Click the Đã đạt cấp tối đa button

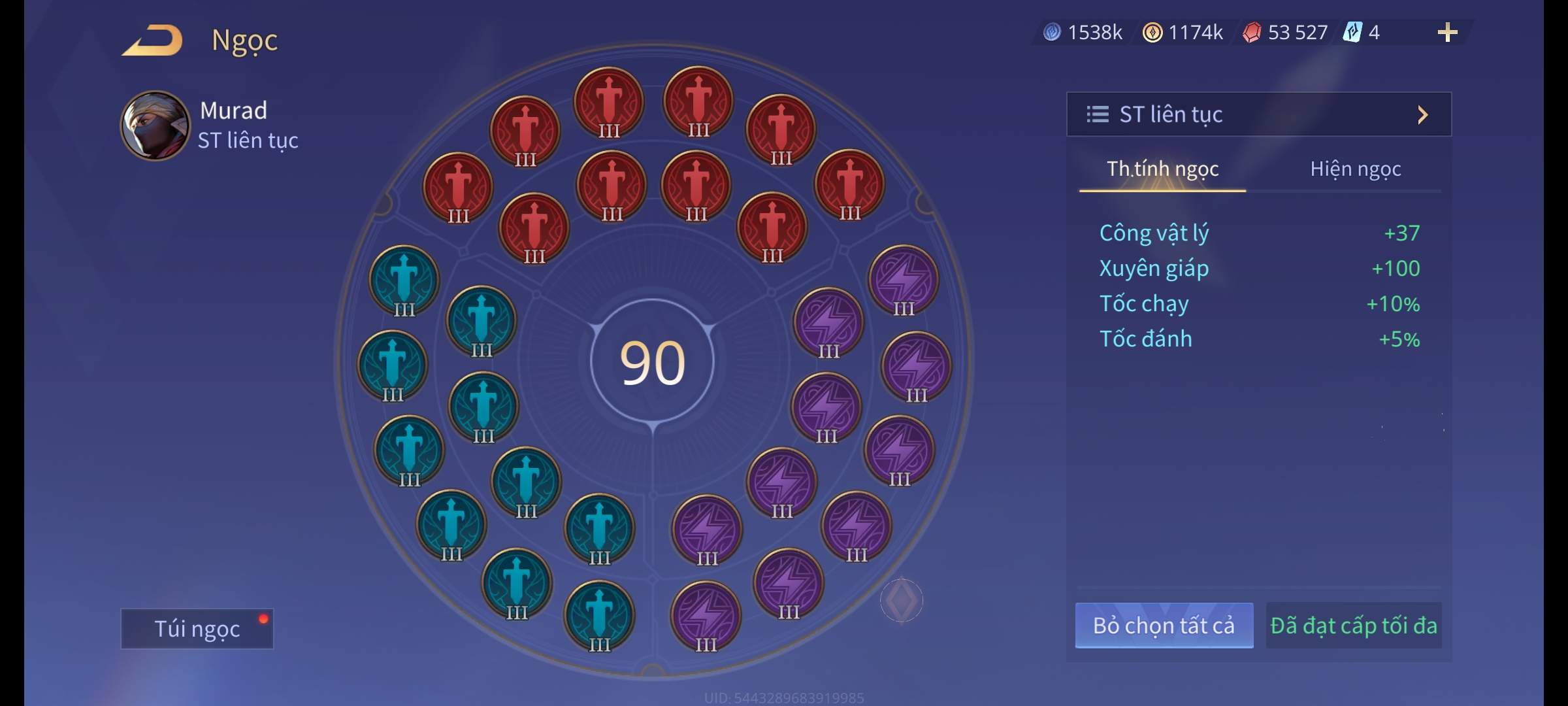click(x=1353, y=626)
